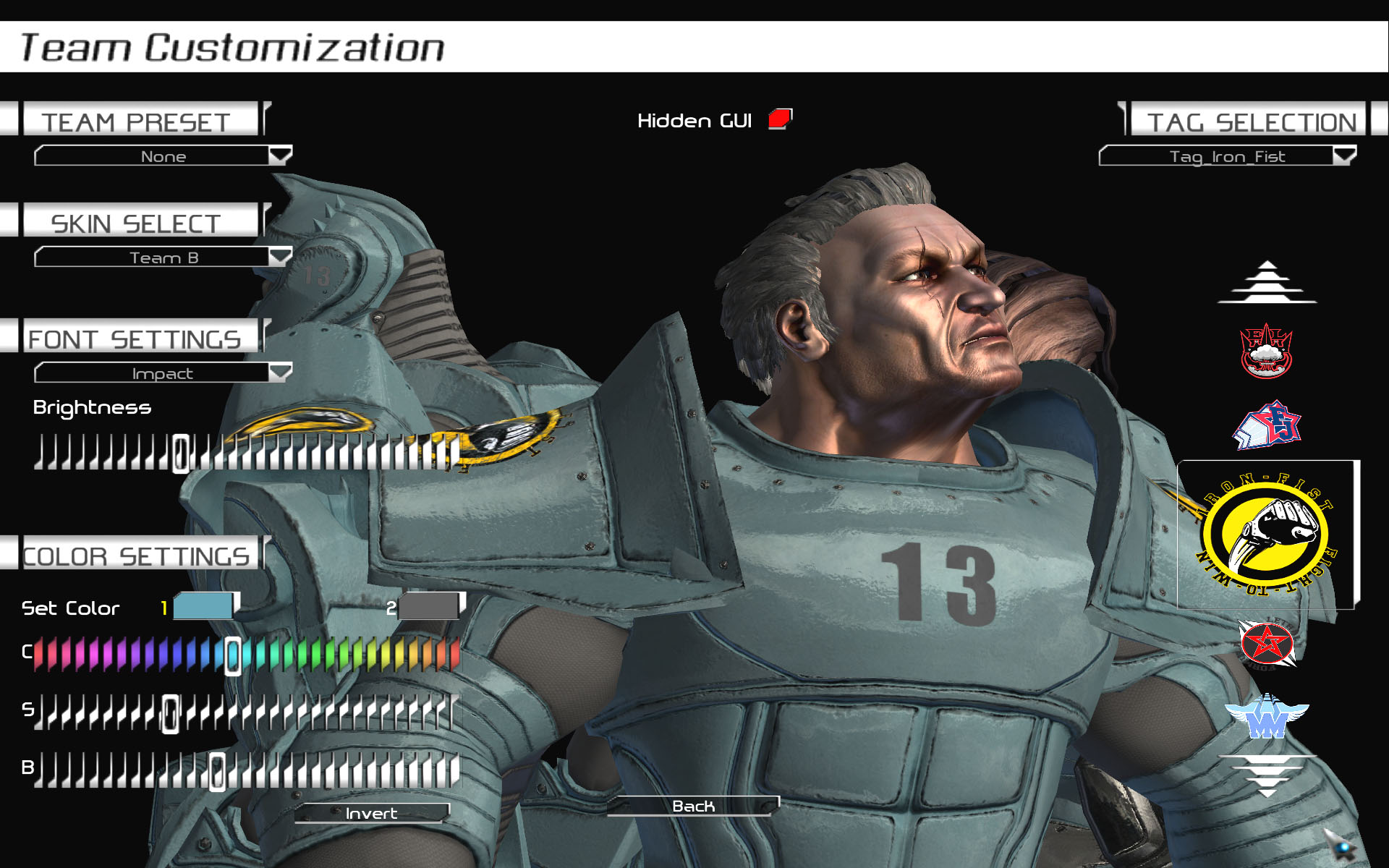Adjust the B color brightness slider
Screen dimensions: 1389x868
(246, 770)
